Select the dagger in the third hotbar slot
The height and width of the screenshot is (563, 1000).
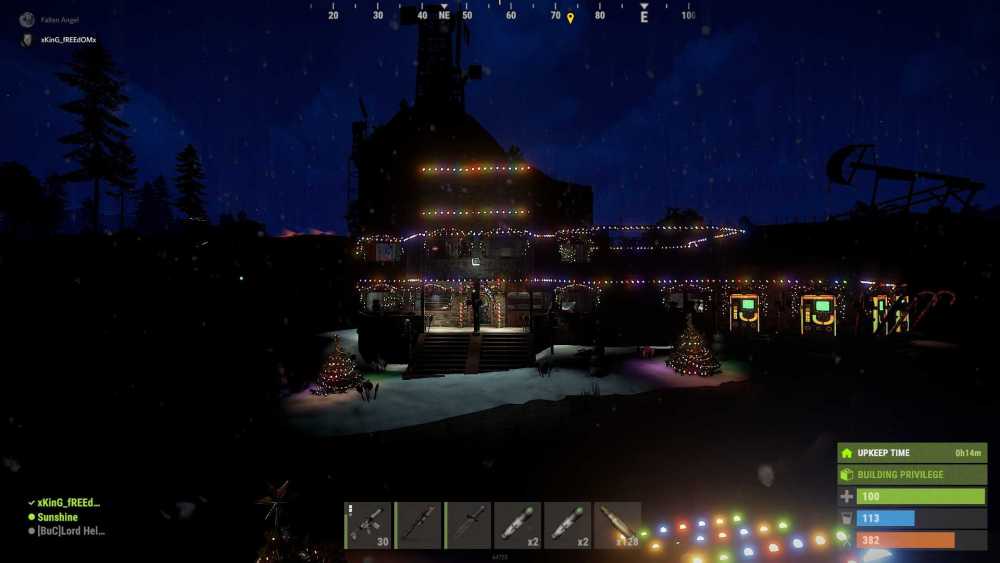pos(467,525)
